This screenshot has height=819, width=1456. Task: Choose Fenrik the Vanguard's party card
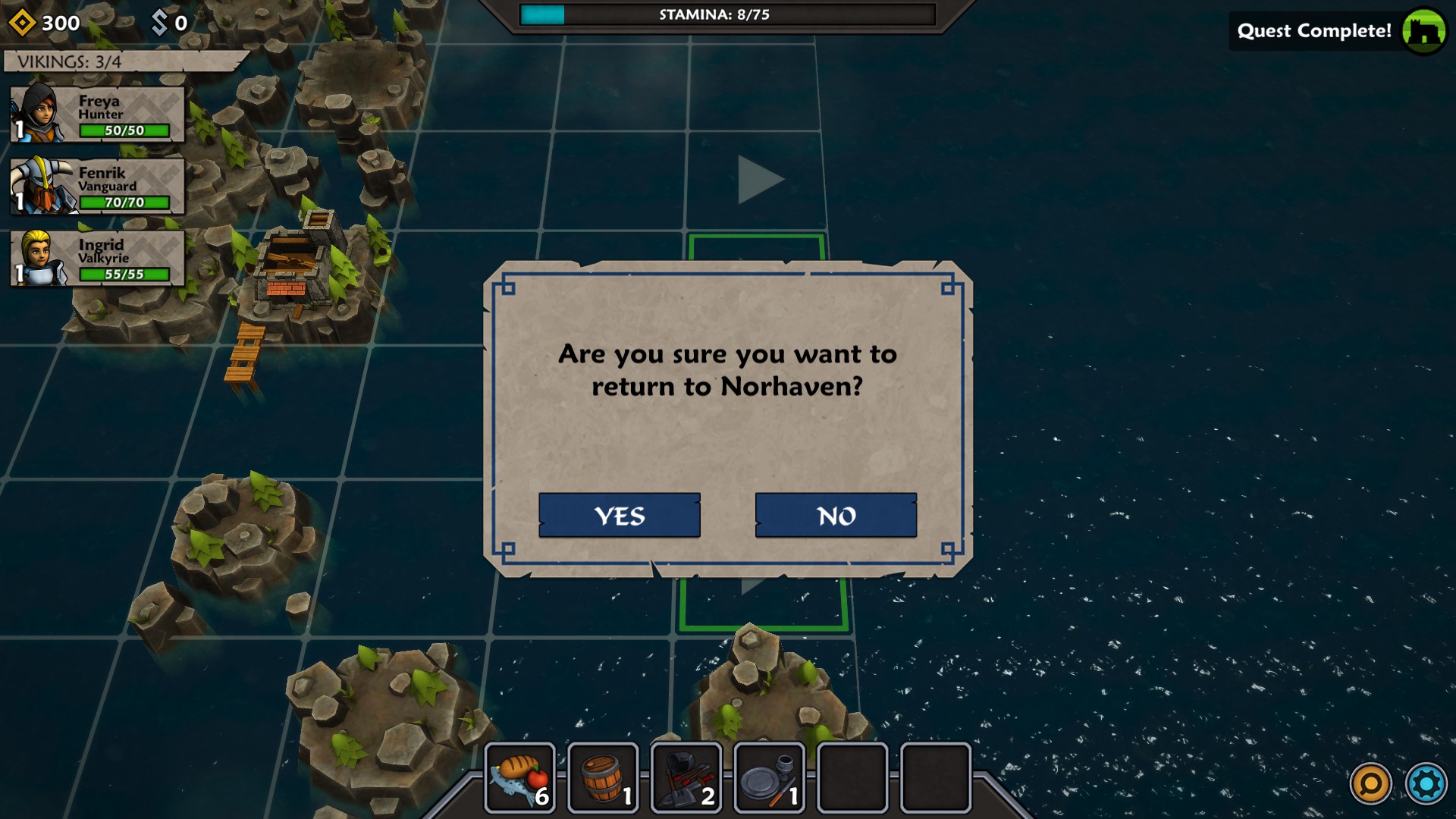97,187
